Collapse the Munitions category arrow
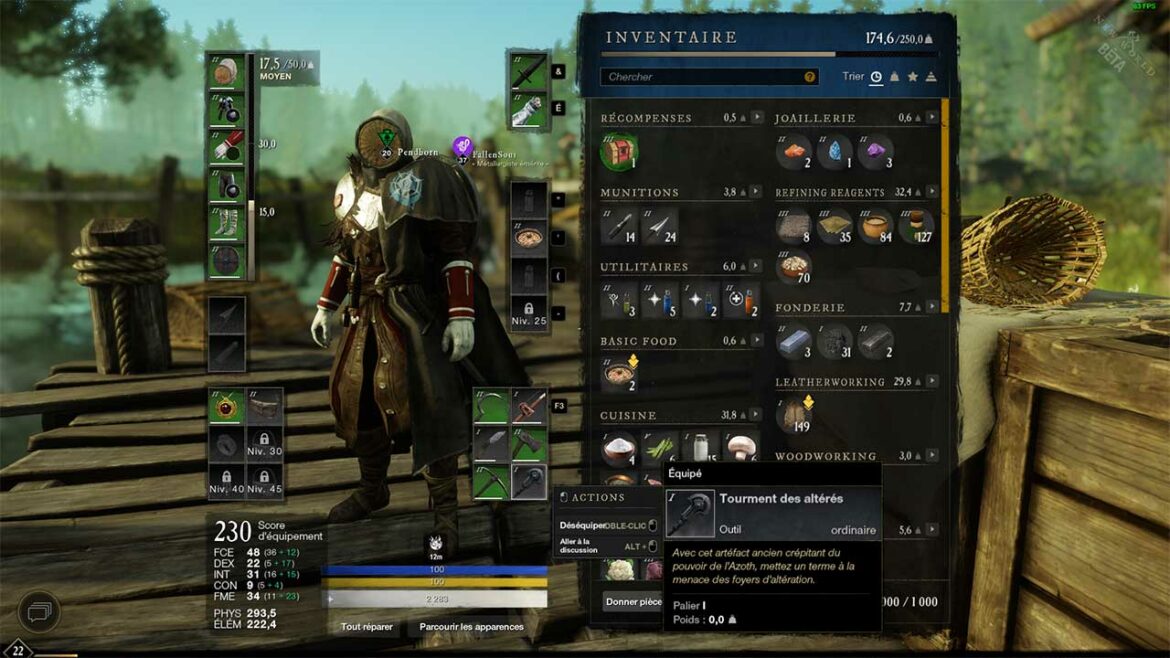The image size is (1170, 658). pos(757,192)
